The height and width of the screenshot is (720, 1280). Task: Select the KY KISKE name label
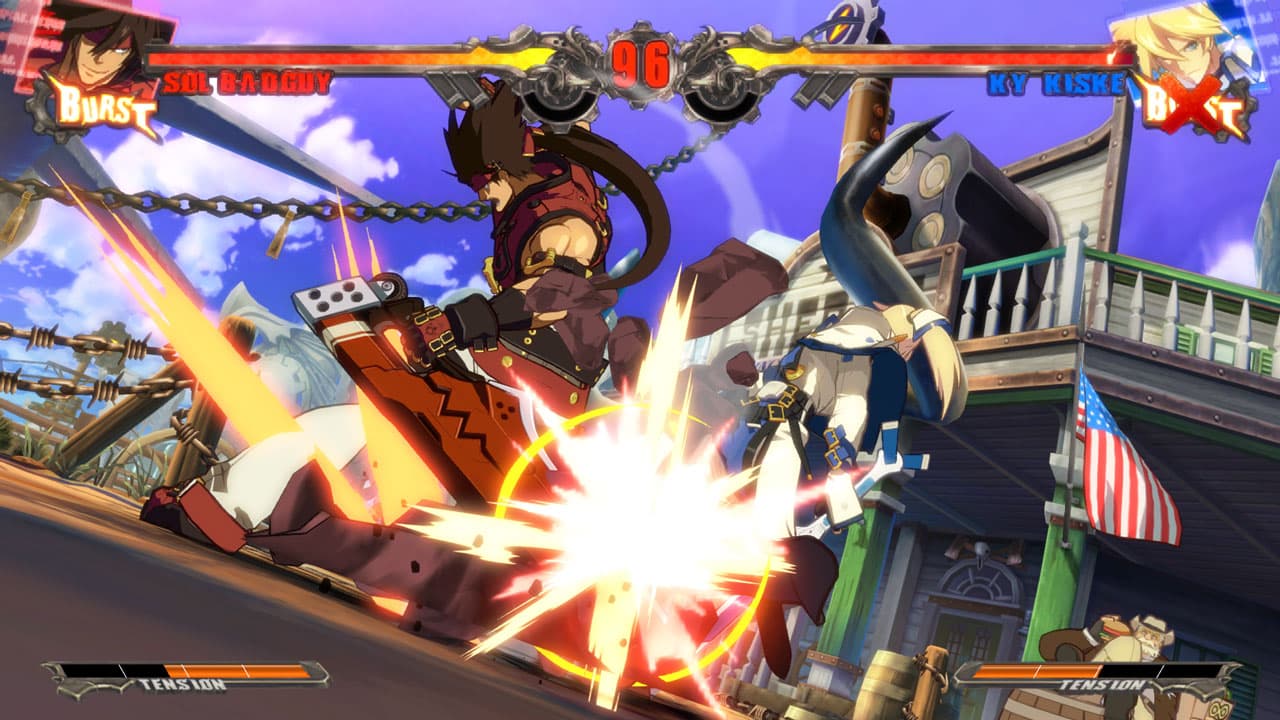tap(1053, 80)
